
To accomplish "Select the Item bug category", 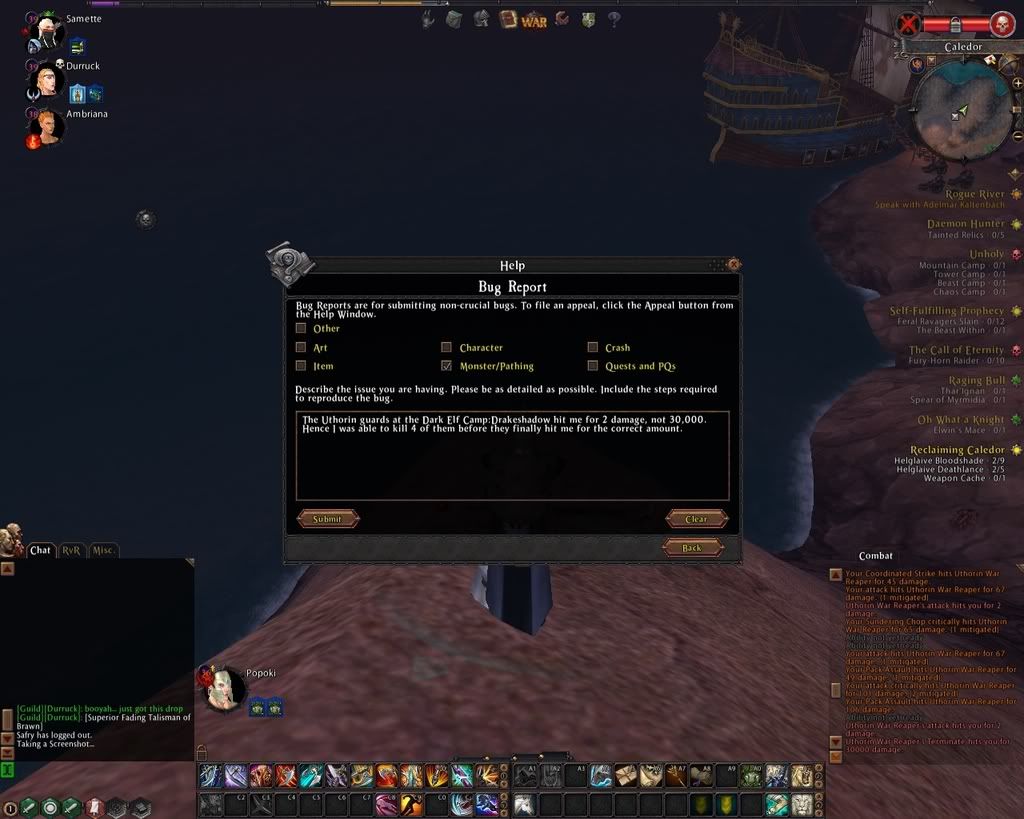I will click(301, 366).
